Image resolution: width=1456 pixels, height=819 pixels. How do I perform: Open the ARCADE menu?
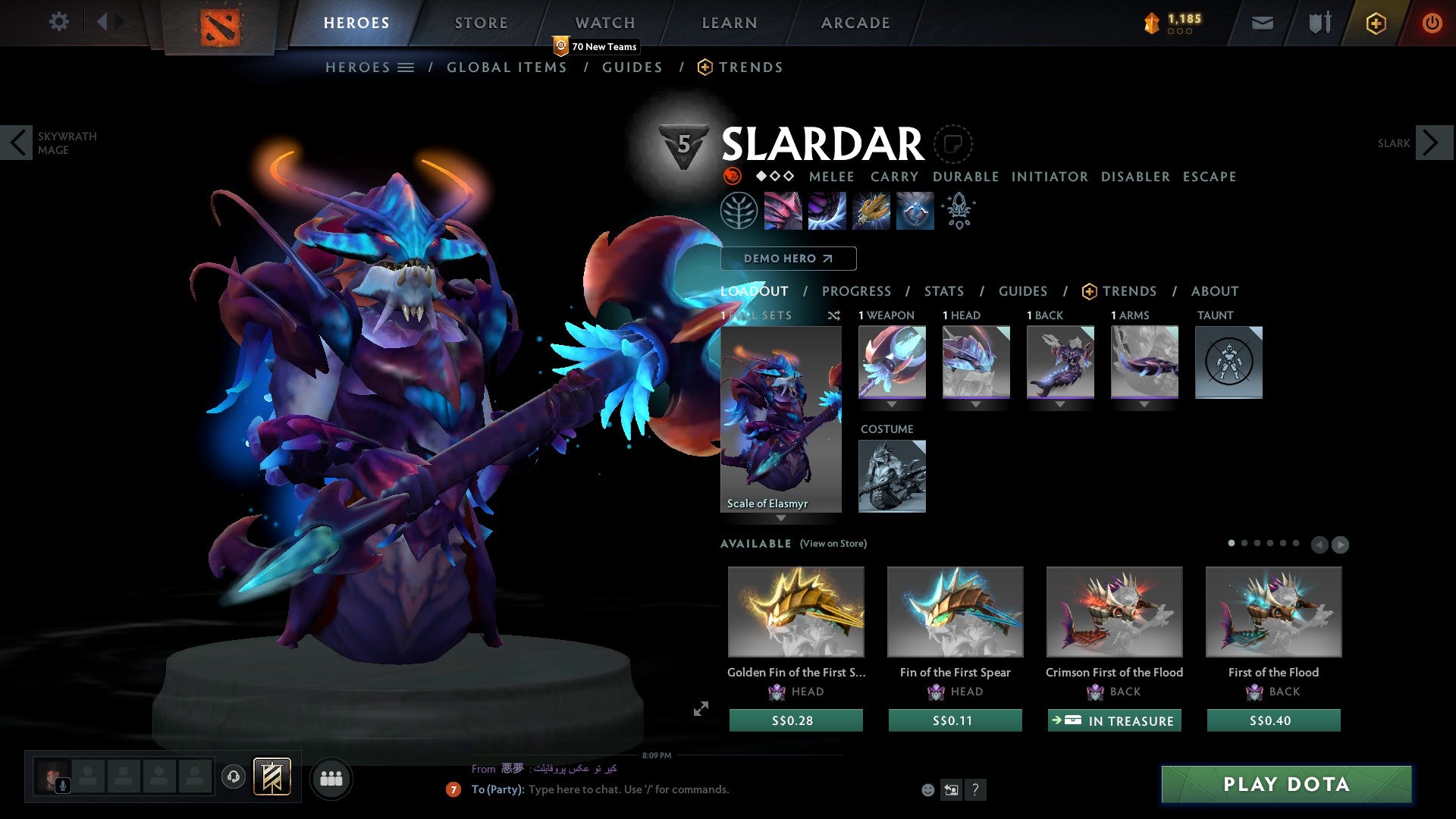[855, 22]
